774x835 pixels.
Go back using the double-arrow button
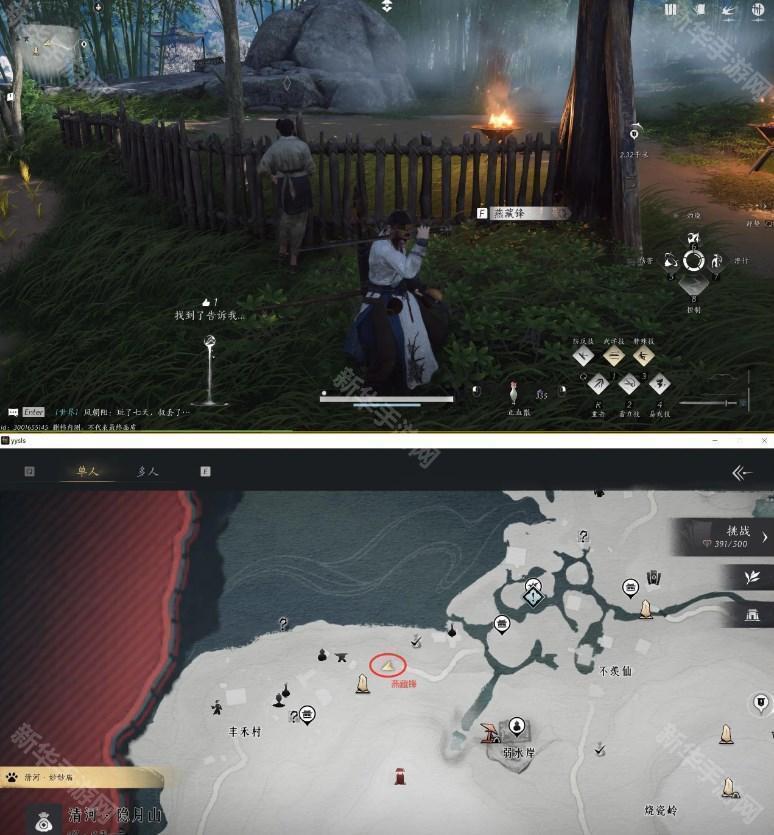click(741, 472)
